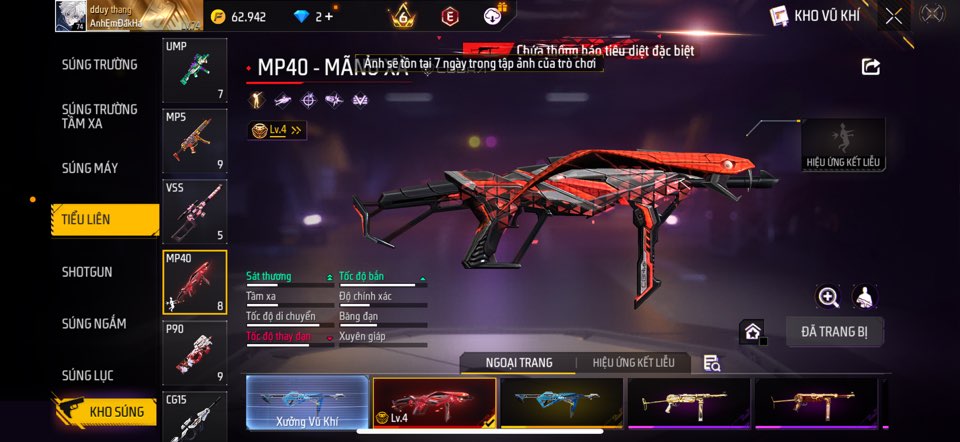Image resolution: width=960 pixels, height=442 pixels.
Task: Pick the VSS weapon slot
Action: tap(194, 211)
